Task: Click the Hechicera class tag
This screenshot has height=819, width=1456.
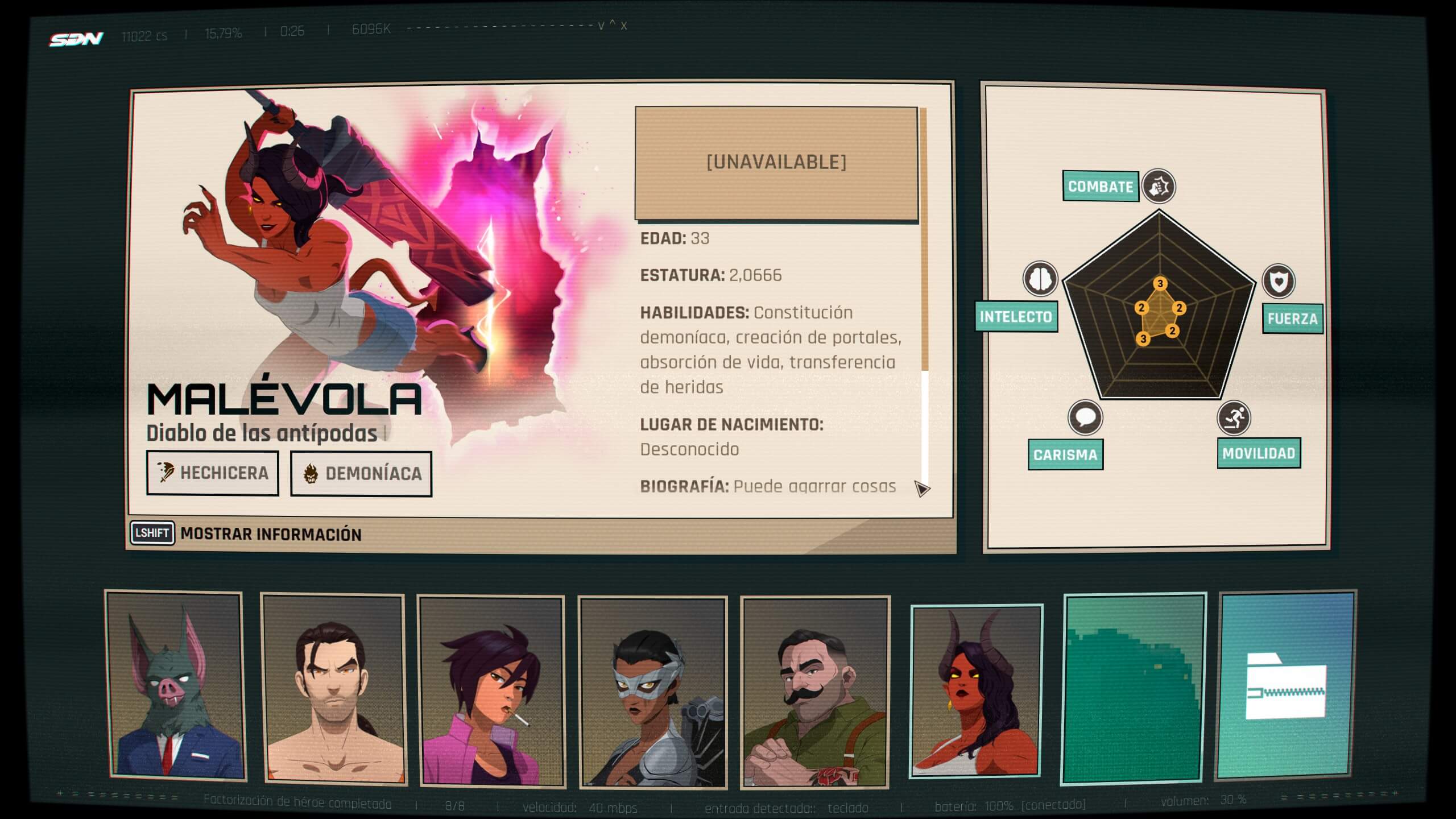Action: [x=213, y=473]
